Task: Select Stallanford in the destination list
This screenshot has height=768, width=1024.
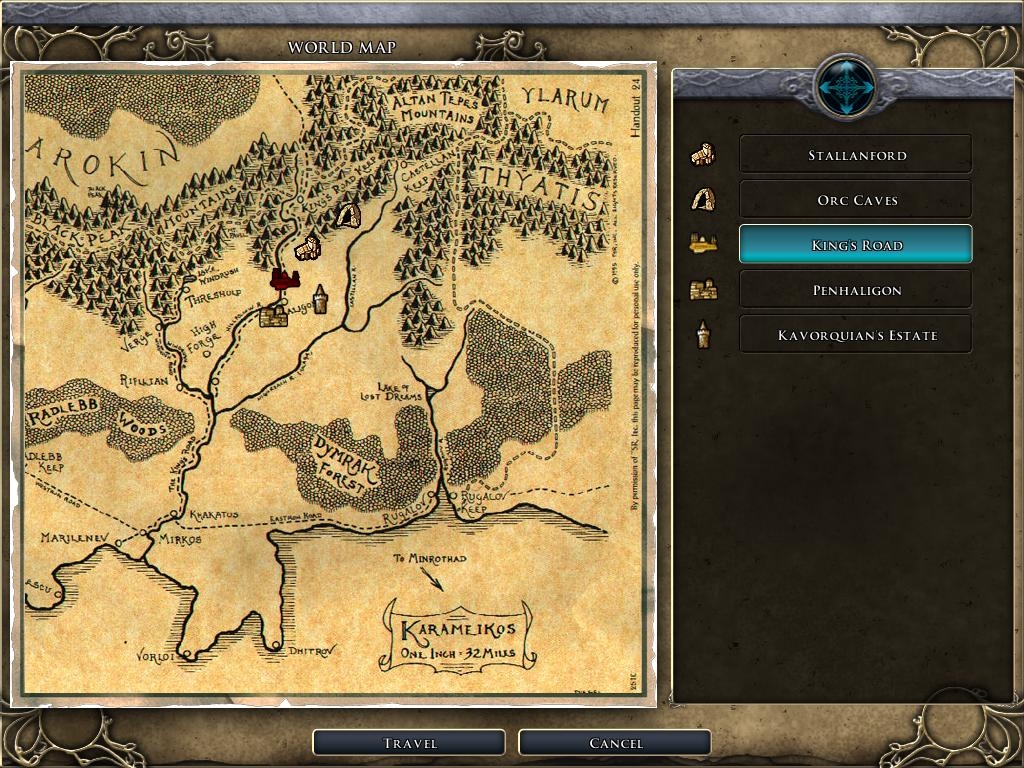Action: pyautogui.click(x=855, y=155)
